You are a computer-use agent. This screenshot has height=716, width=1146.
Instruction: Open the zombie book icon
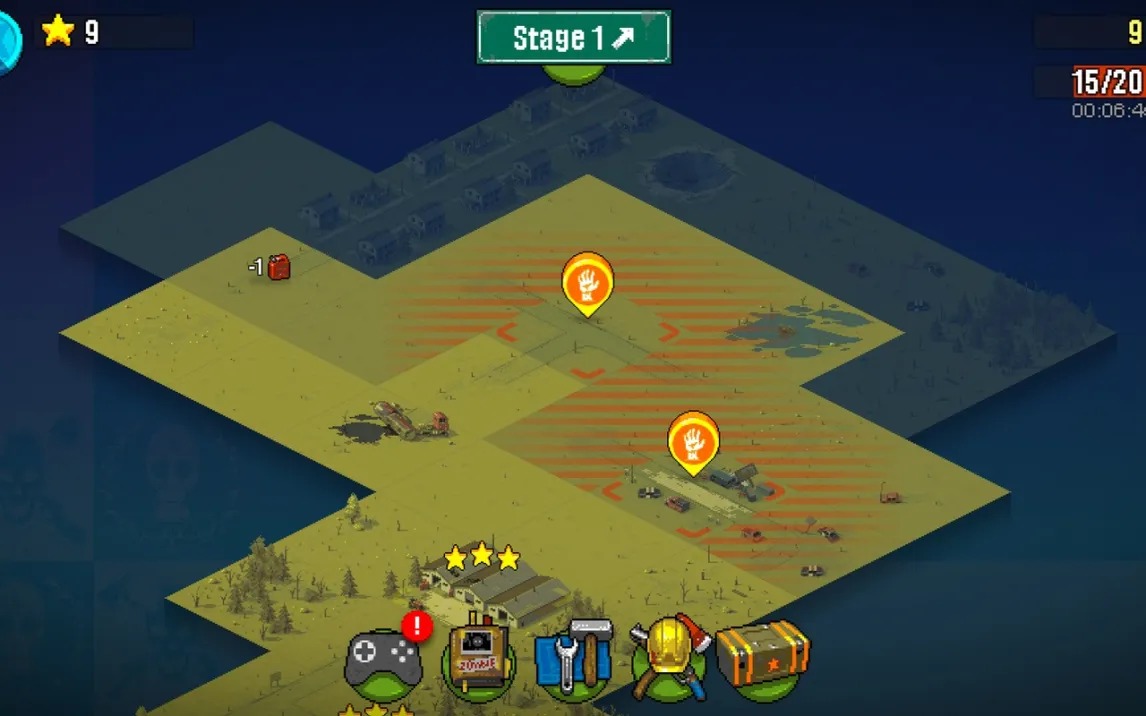478,658
